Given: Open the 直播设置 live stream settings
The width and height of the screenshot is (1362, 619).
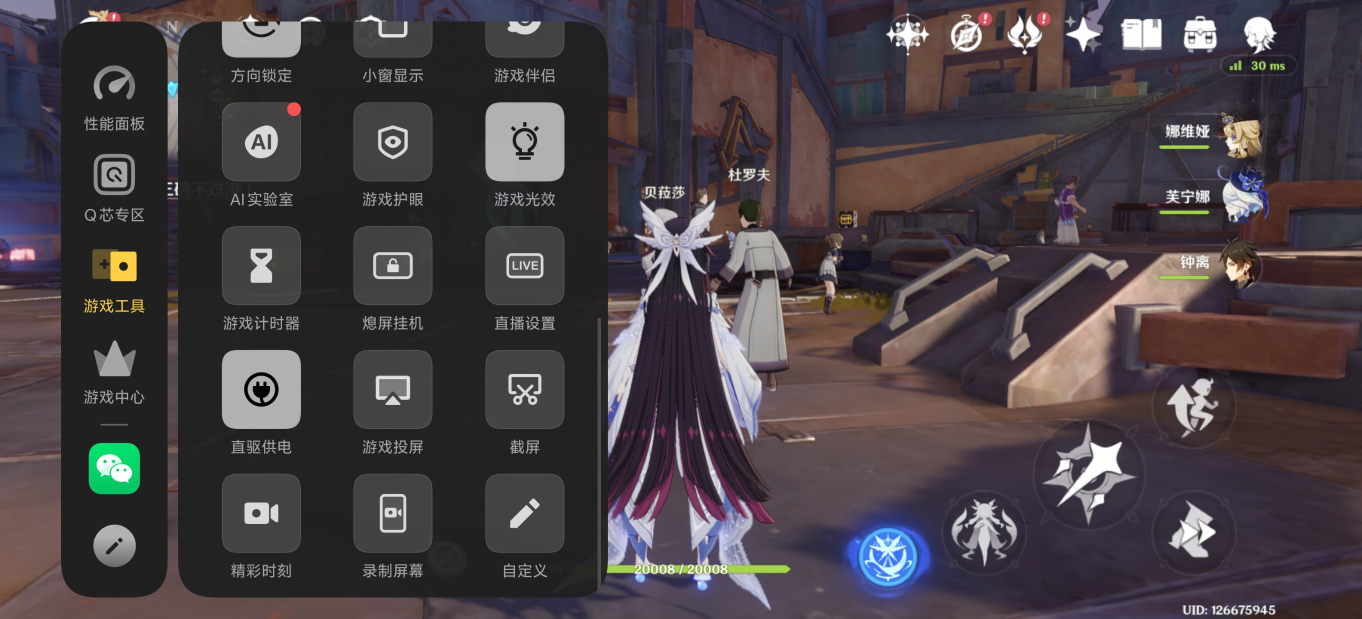Looking at the screenshot, I should pyautogui.click(x=525, y=266).
